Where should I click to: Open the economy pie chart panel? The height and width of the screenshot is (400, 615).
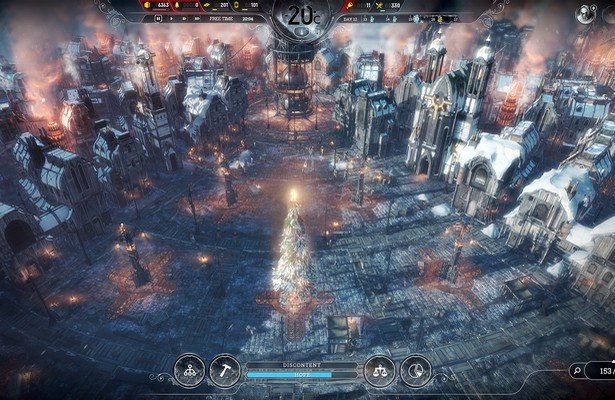pyautogui.click(x=413, y=369)
